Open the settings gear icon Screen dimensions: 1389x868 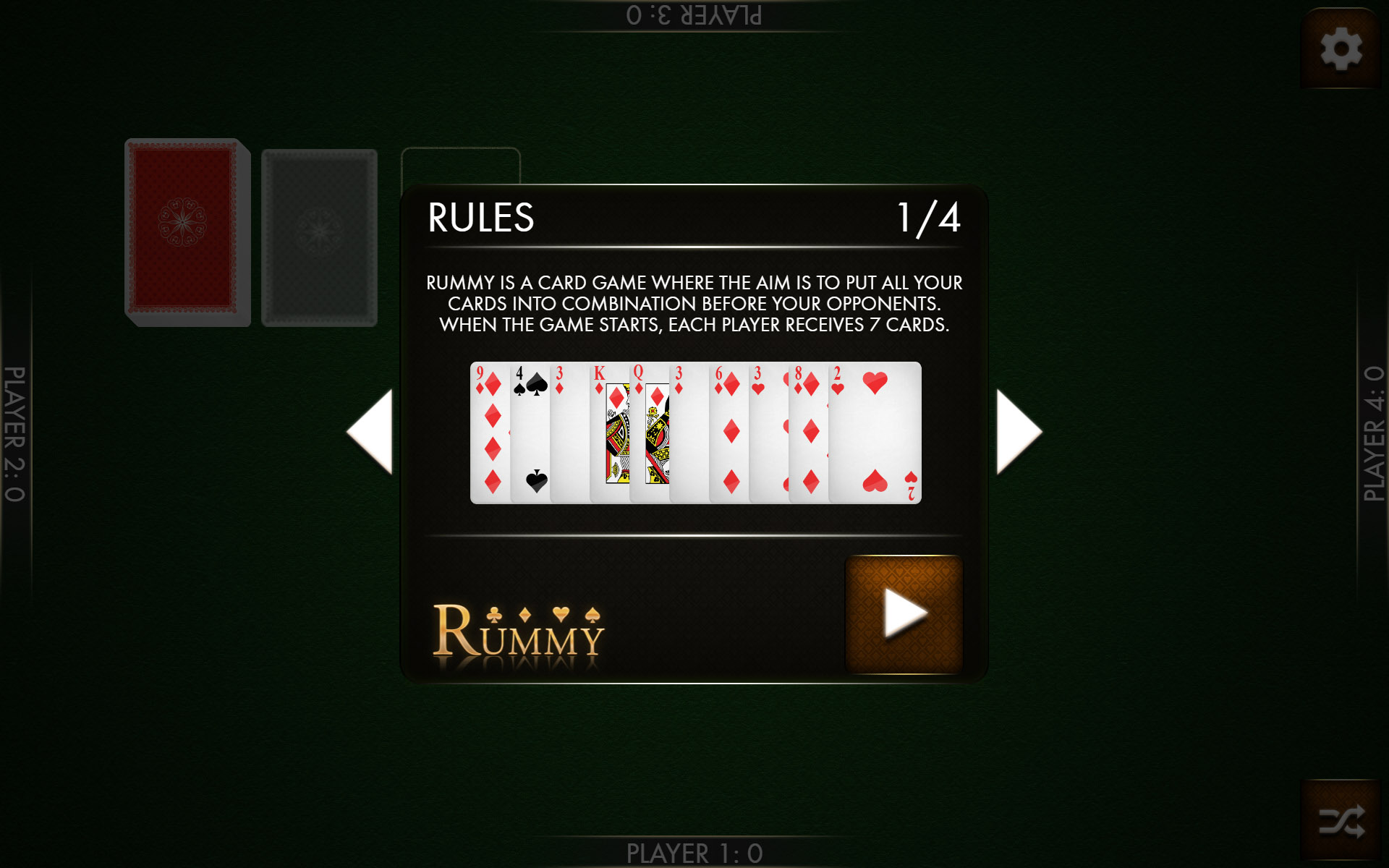(1341, 49)
